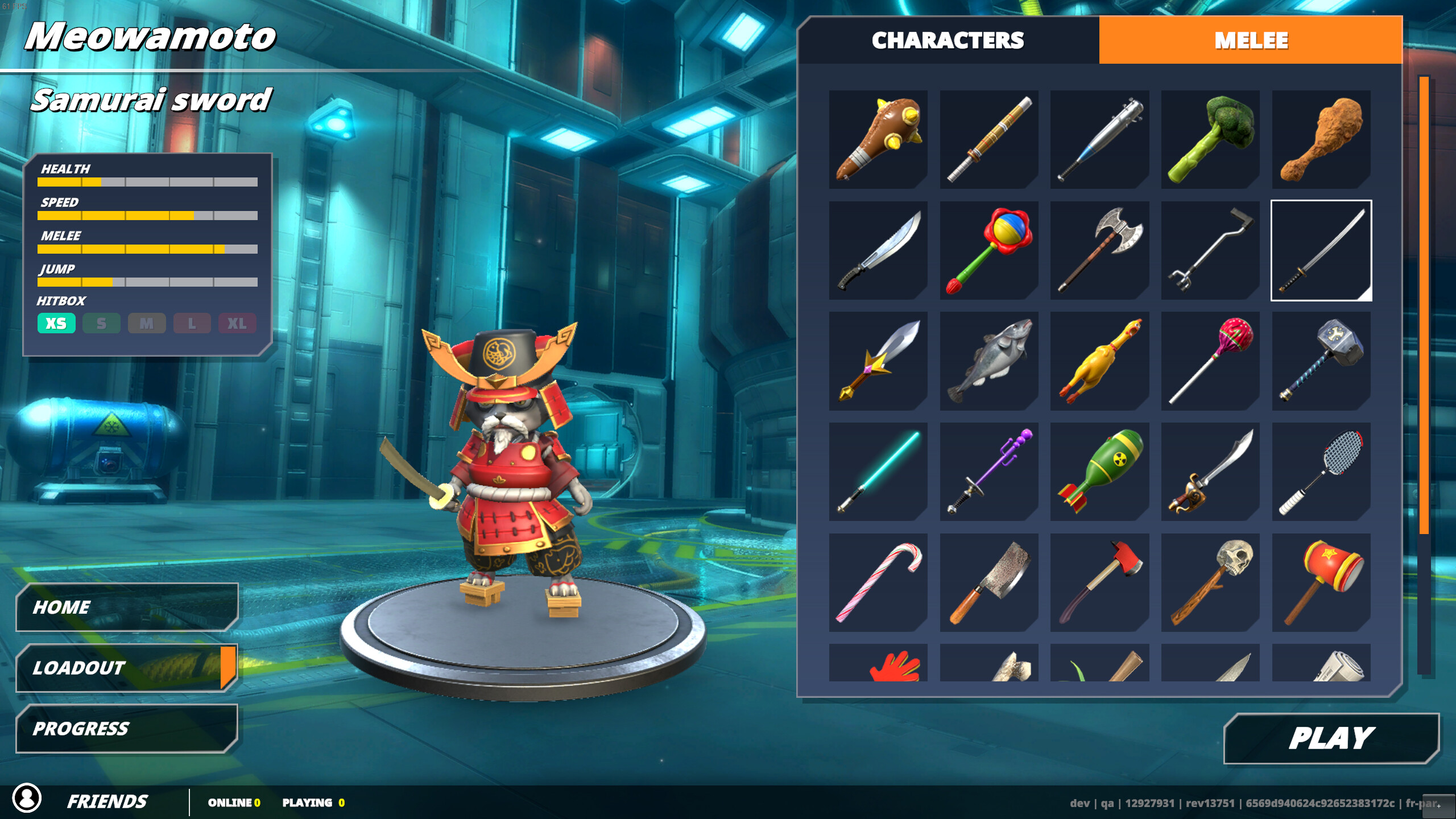Select the fish weapon
The image size is (1456, 819).
[988, 360]
